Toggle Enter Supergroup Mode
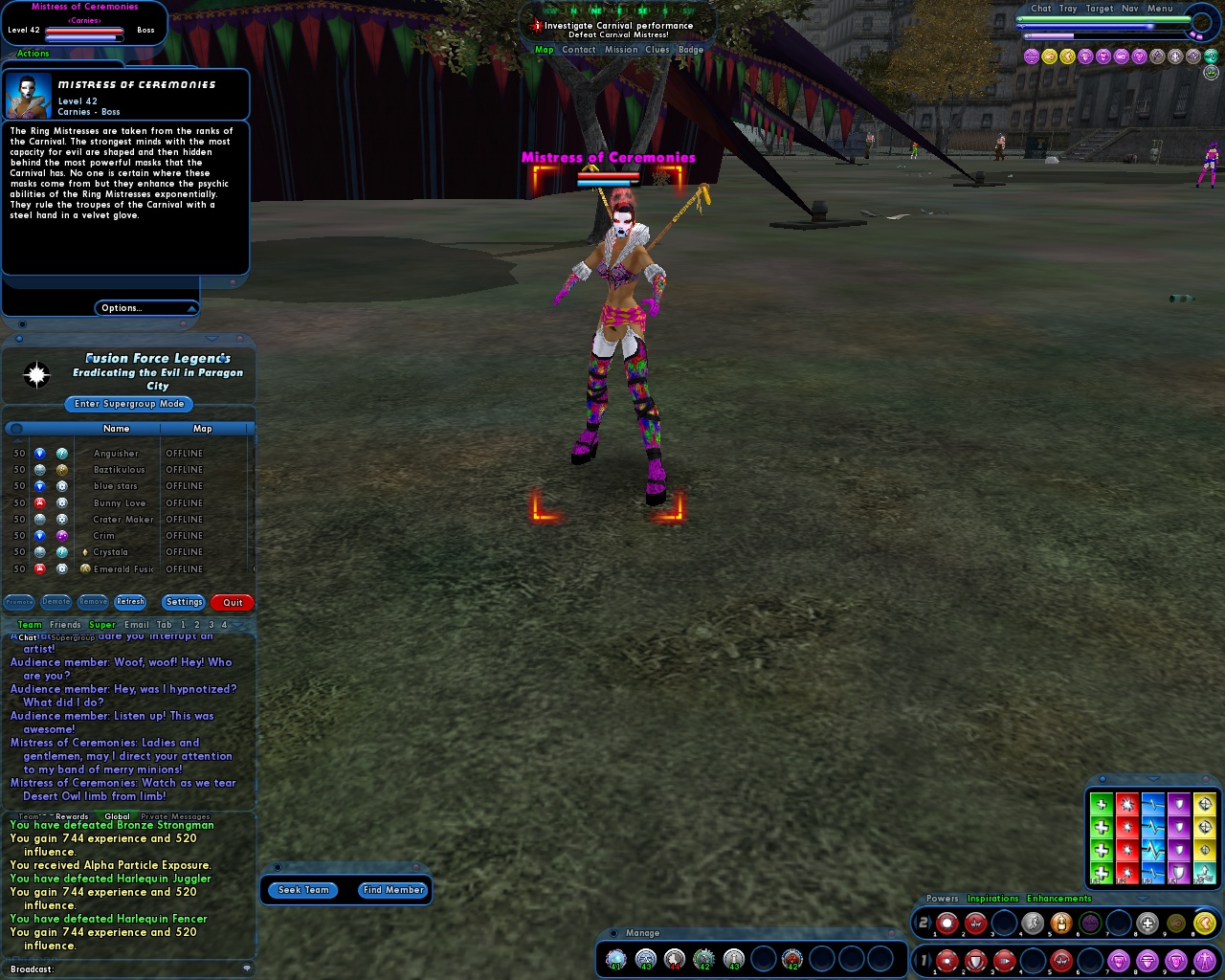This screenshot has height=980, width=1225. [127, 404]
